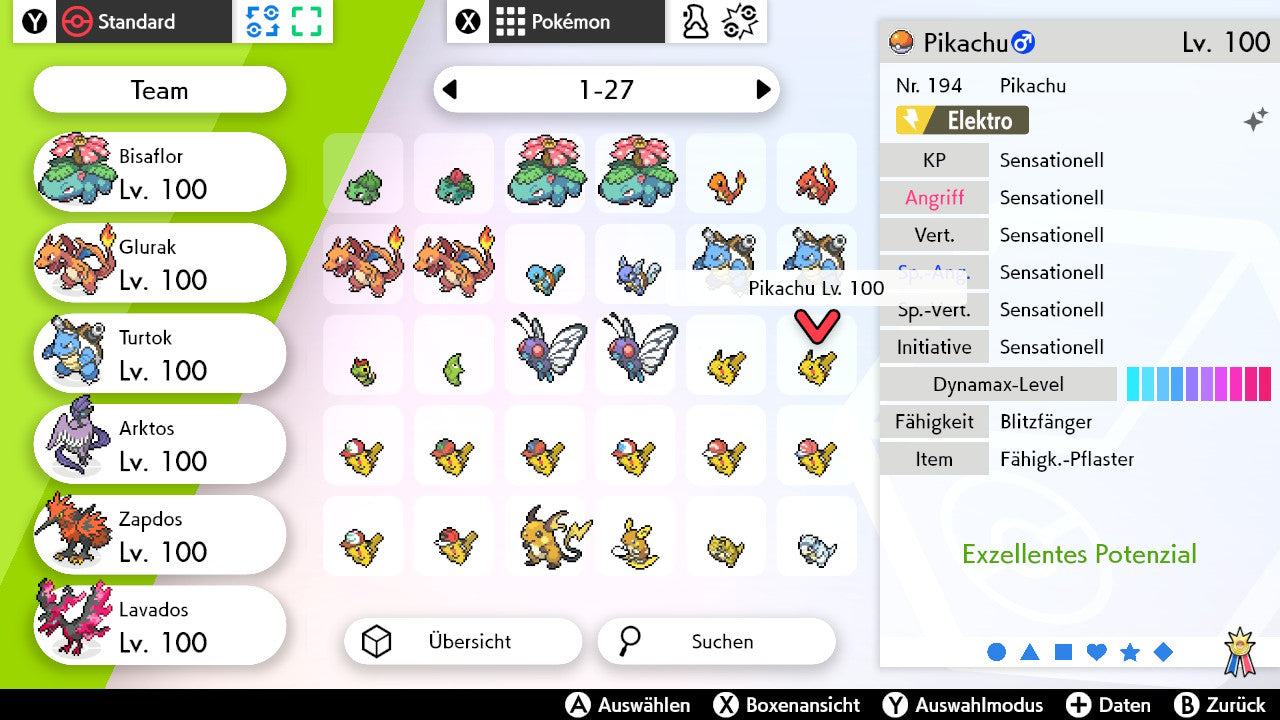Open the Pokémon box view tab
Image resolution: width=1280 pixels, height=720 pixels.
[x=556, y=21]
